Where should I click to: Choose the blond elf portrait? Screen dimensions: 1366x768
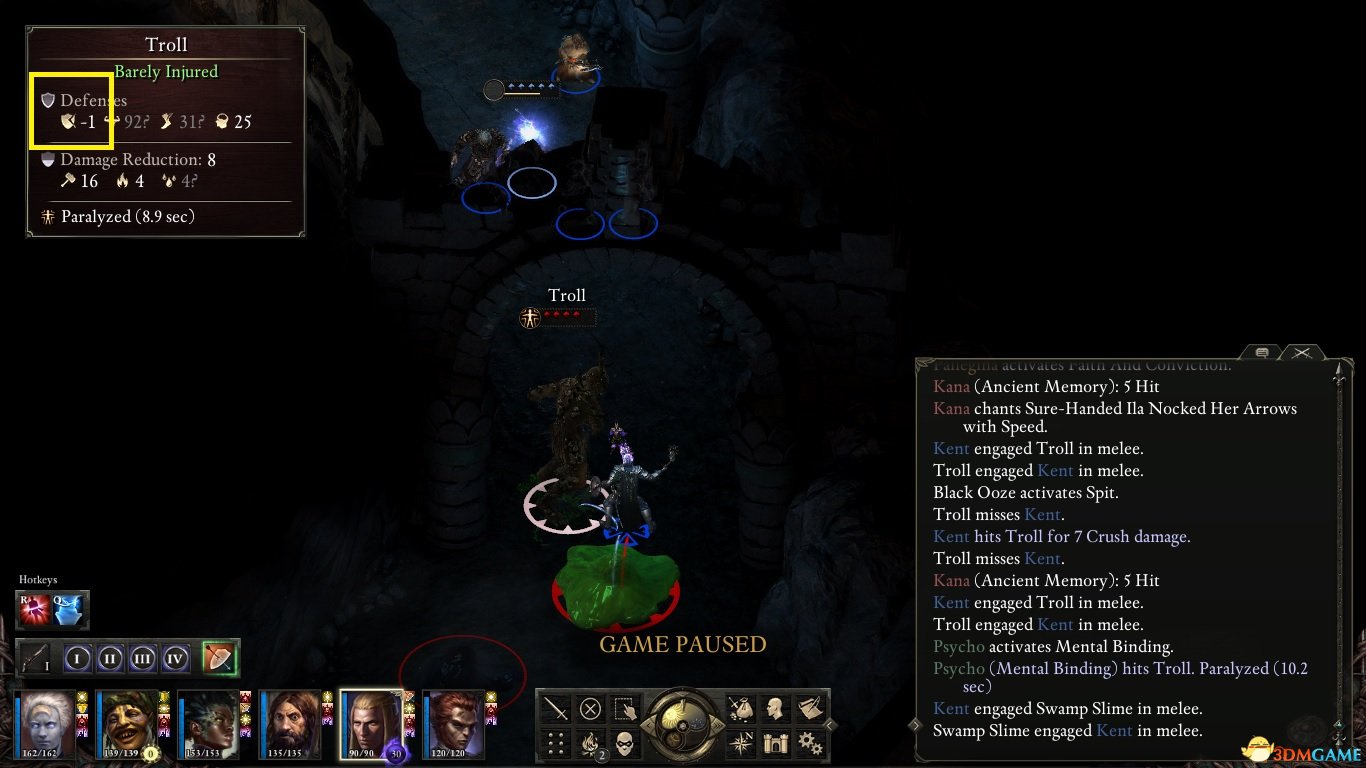pyautogui.click(x=371, y=722)
